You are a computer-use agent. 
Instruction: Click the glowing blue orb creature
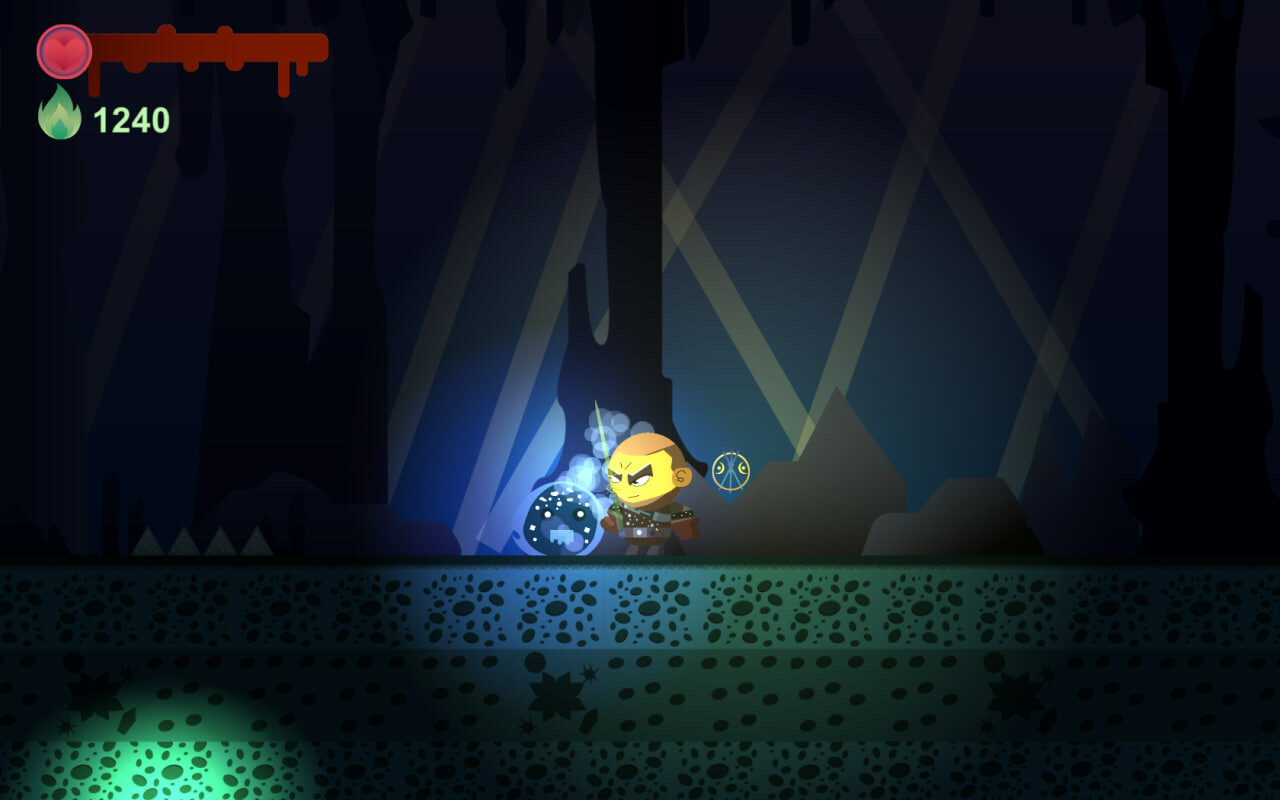(560, 518)
